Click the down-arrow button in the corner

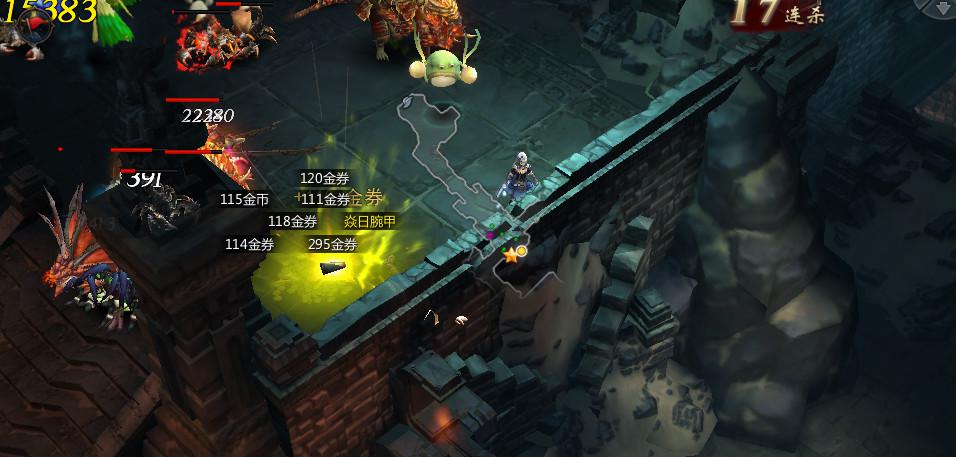pos(943,9)
